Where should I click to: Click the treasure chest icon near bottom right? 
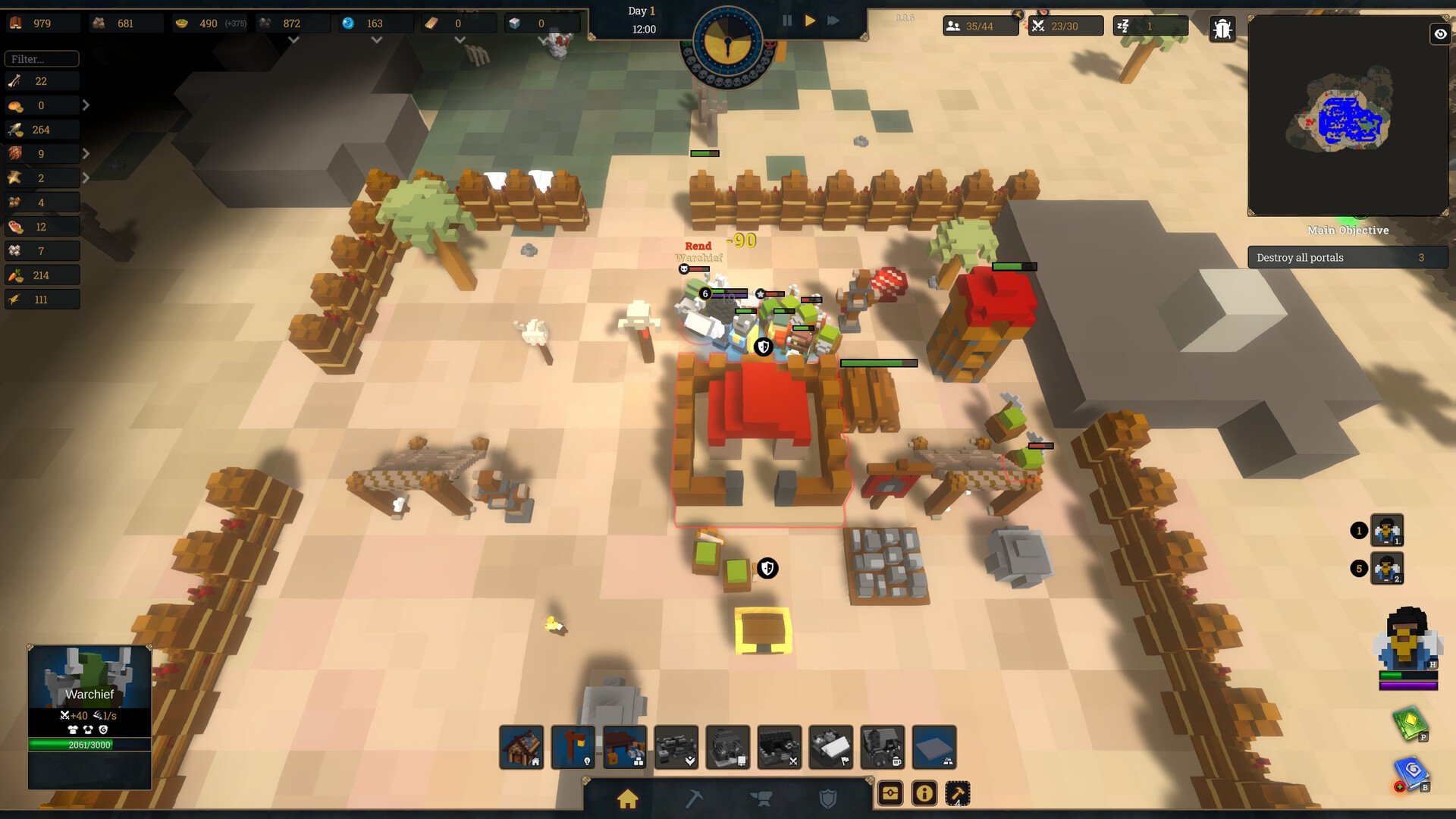[890, 793]
